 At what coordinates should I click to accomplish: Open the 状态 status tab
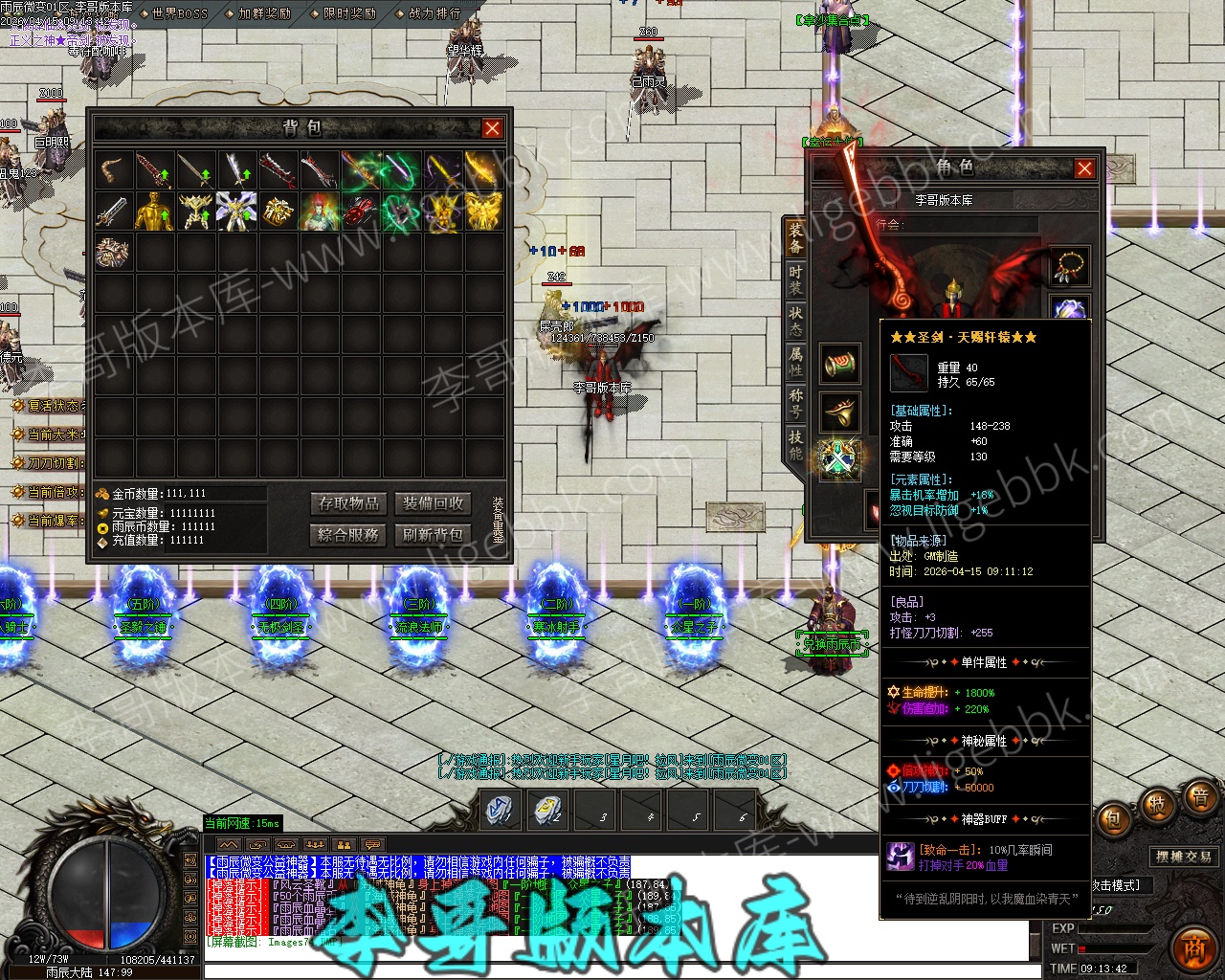pos(796,321)
